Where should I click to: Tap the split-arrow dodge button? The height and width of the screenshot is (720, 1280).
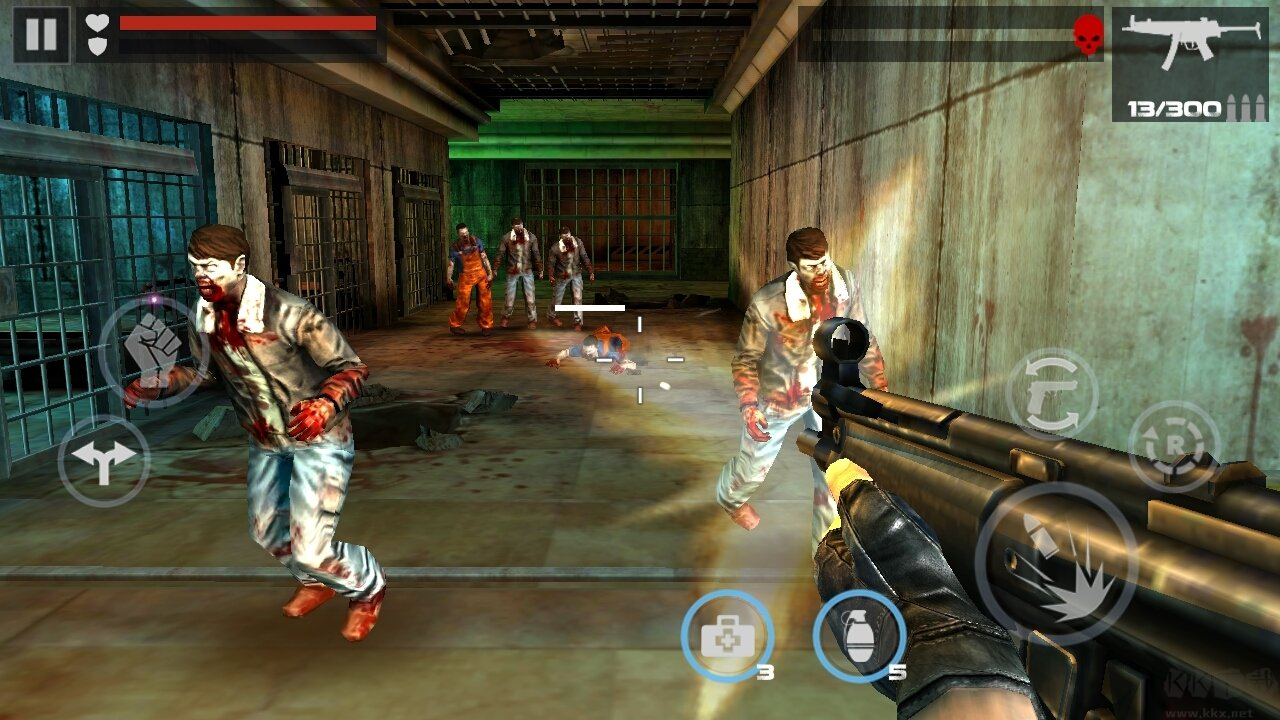pyautogui.click(x=104, y=459)
